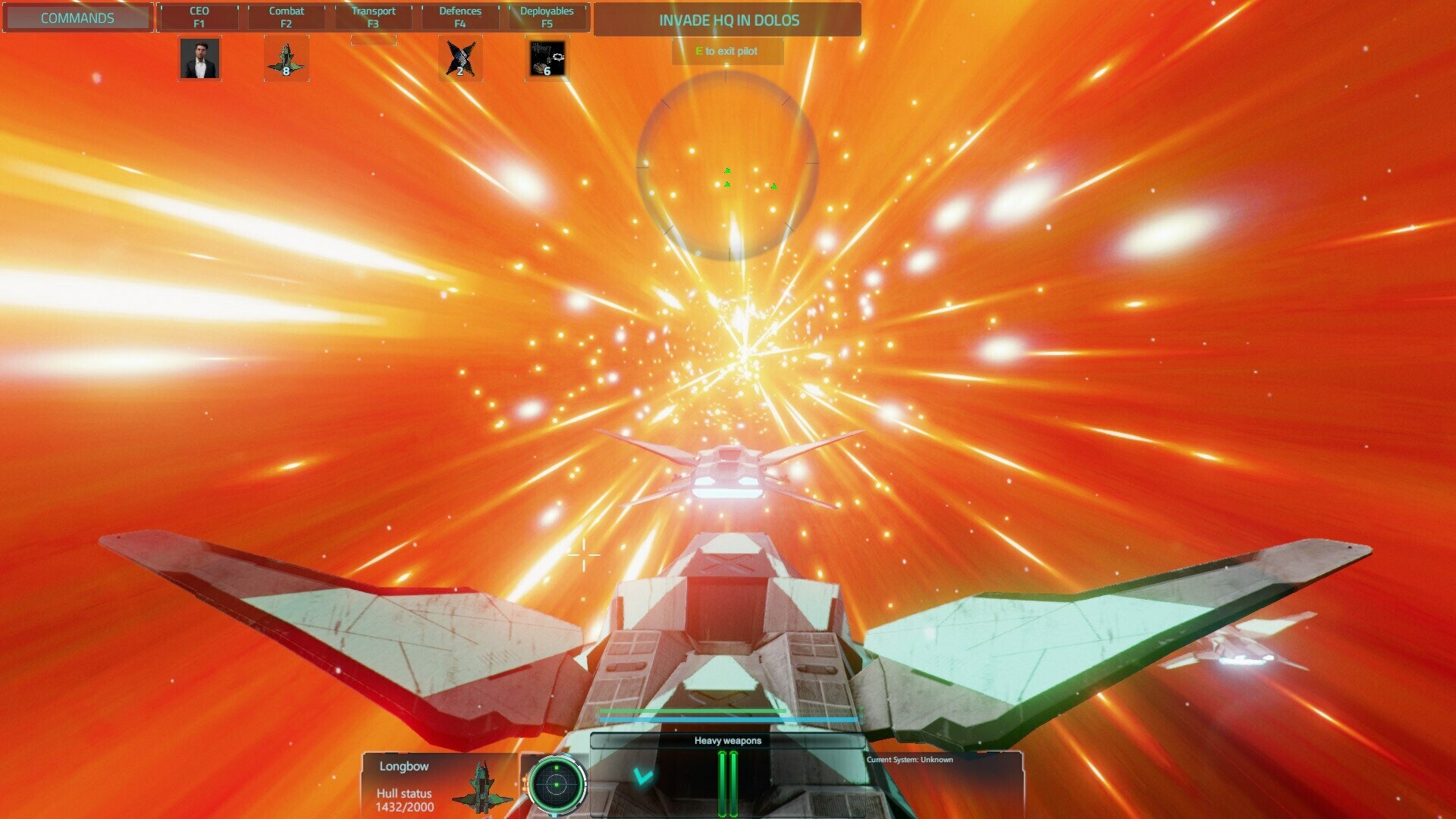Screen dimensions: 1456x819
Task: Select the CEO portrait icon
Action: pyautogui.click(x=199, y=60)
